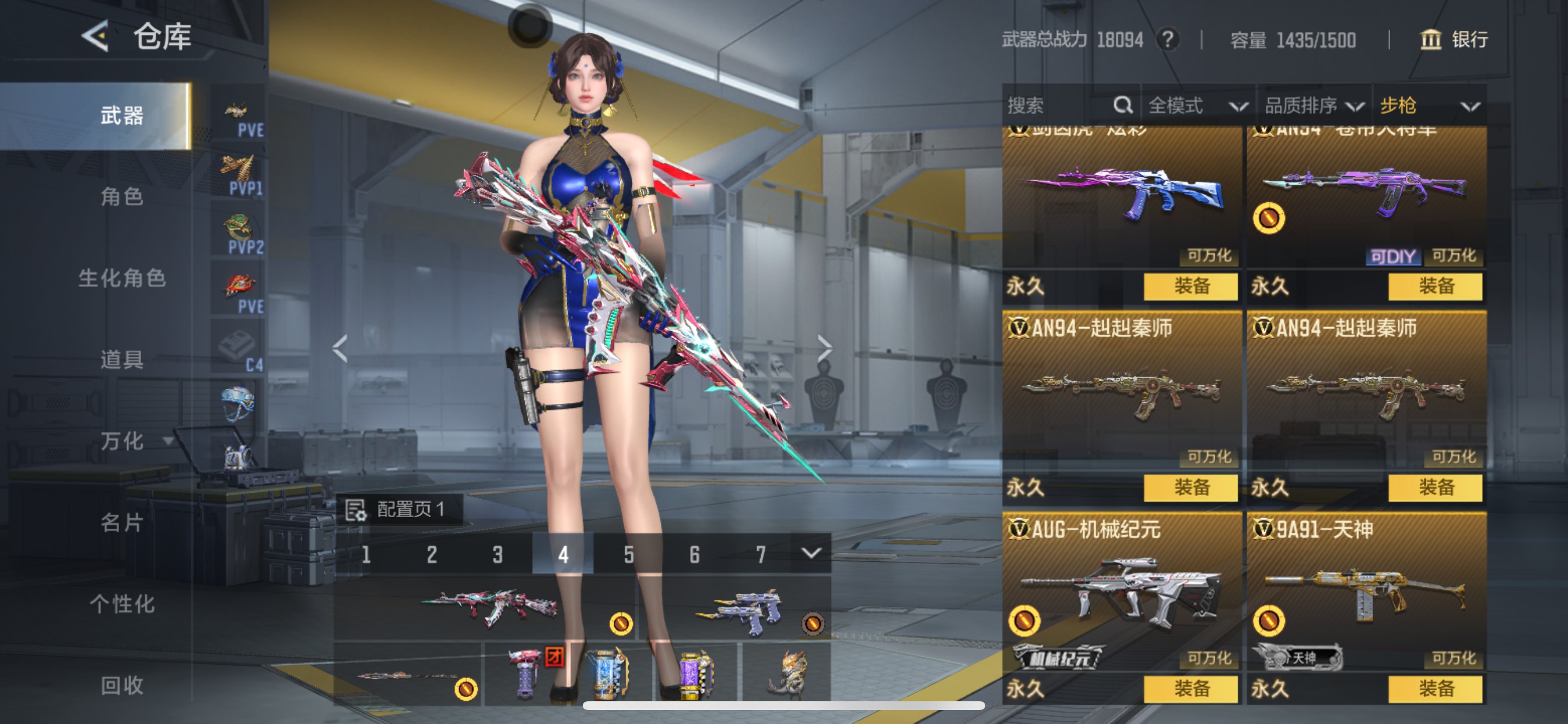
Task: Select the 武器 weapons category
Action: point(122,115)
